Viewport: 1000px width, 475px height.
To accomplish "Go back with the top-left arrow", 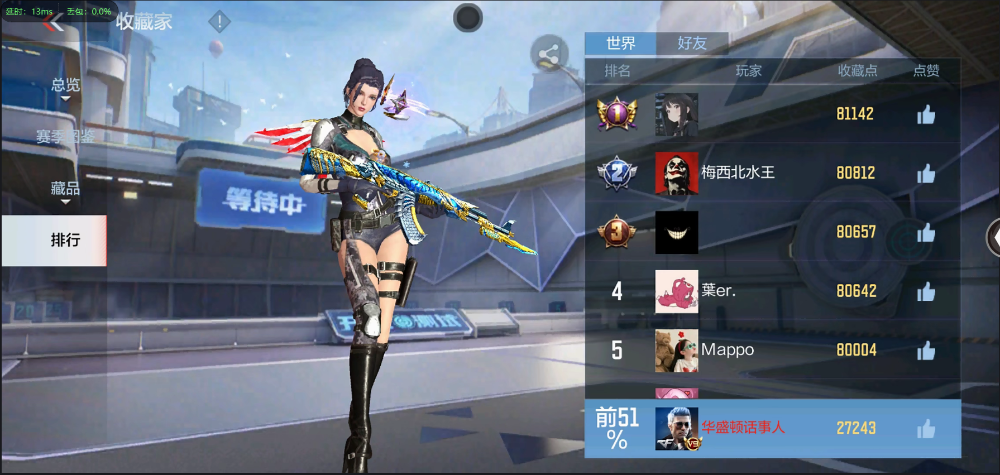I will point(54,22).
